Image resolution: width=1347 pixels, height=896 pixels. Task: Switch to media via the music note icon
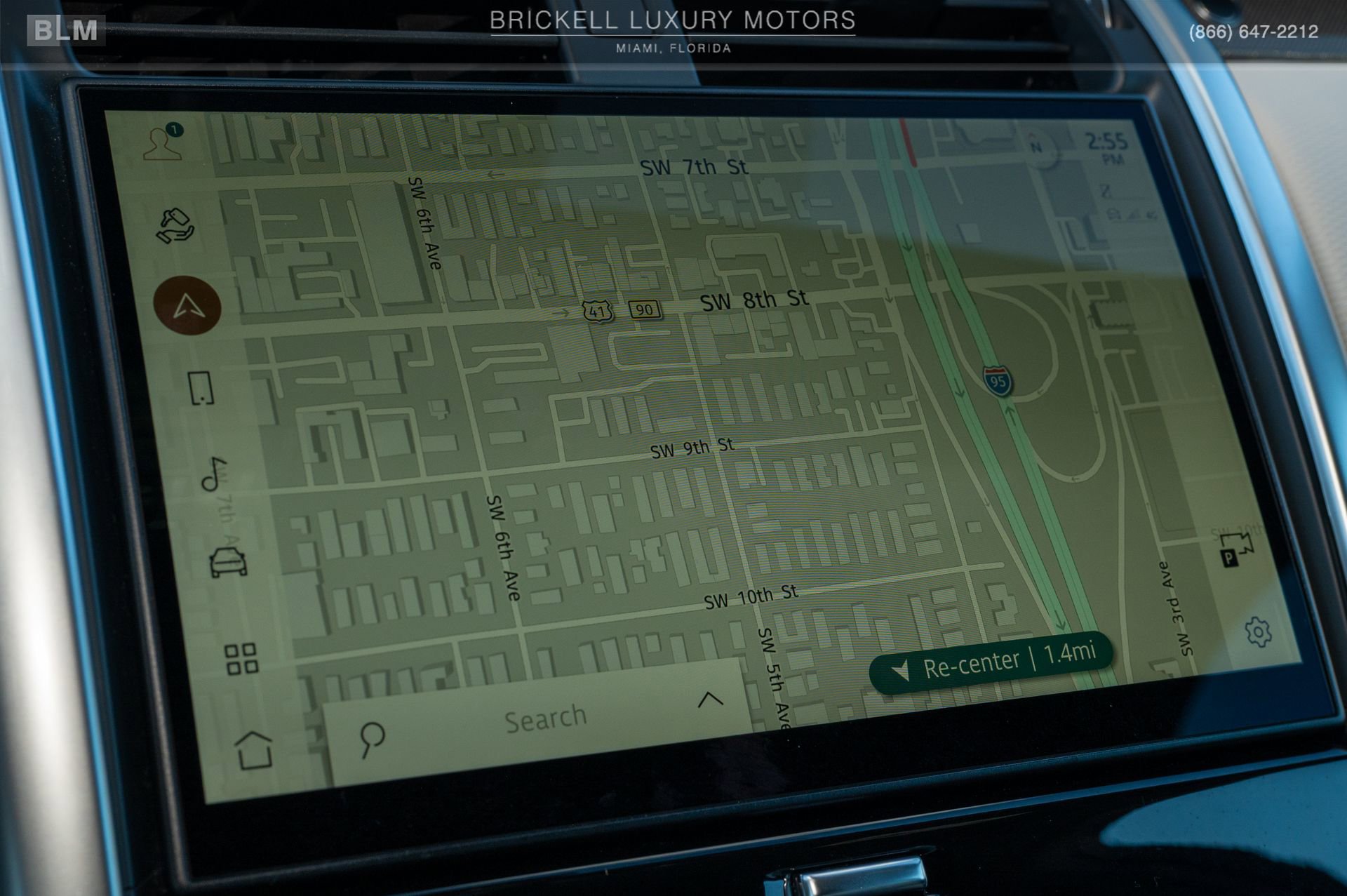(214, 474)
